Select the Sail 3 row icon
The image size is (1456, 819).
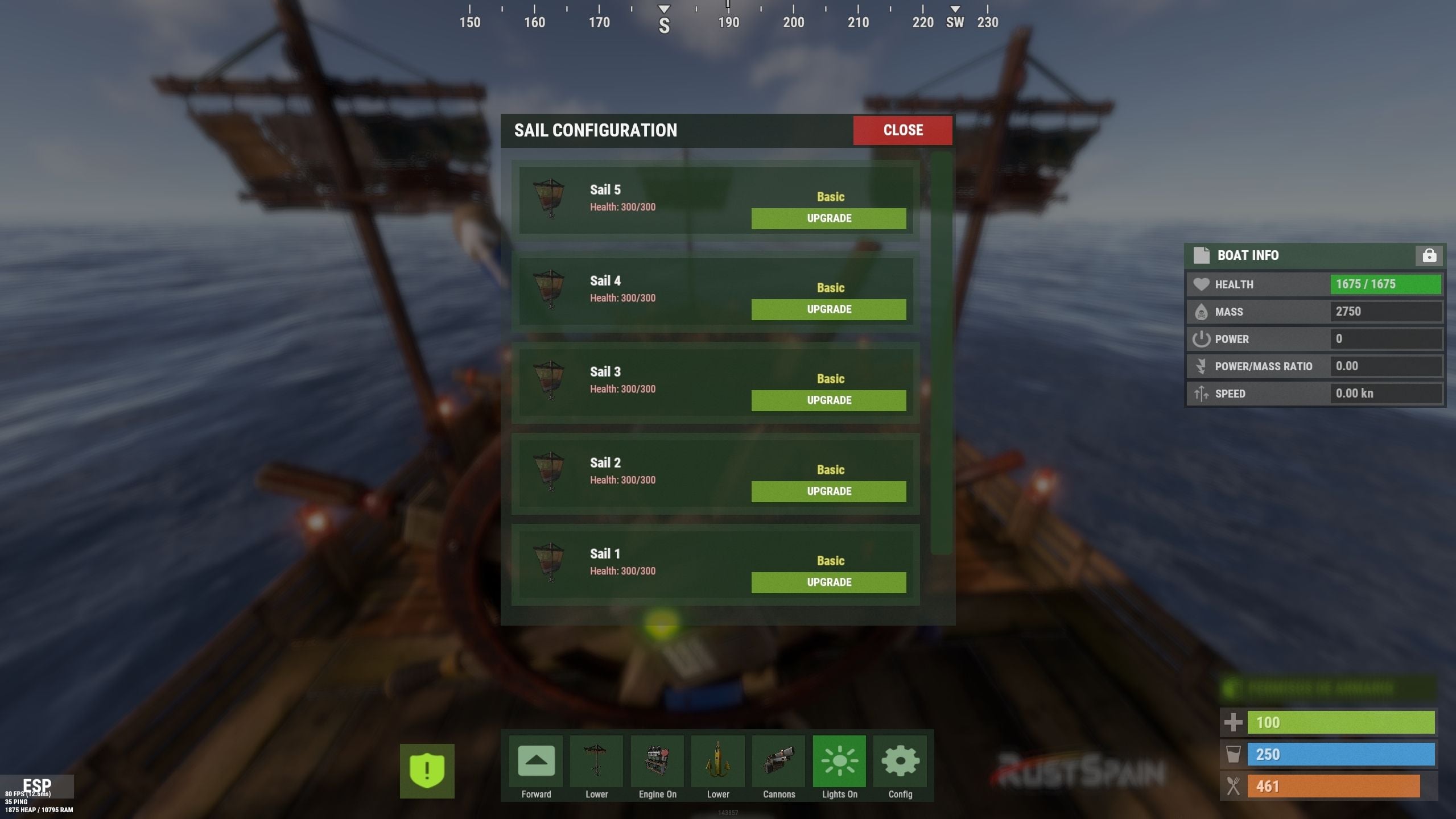click(550, 380)
